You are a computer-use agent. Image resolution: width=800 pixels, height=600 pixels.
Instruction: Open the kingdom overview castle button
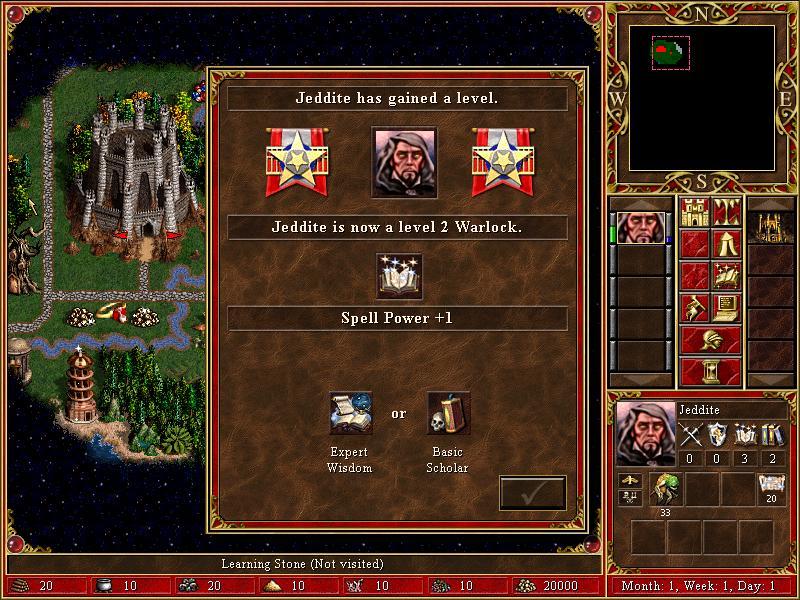pyautogui.click(x=694, y=212)
